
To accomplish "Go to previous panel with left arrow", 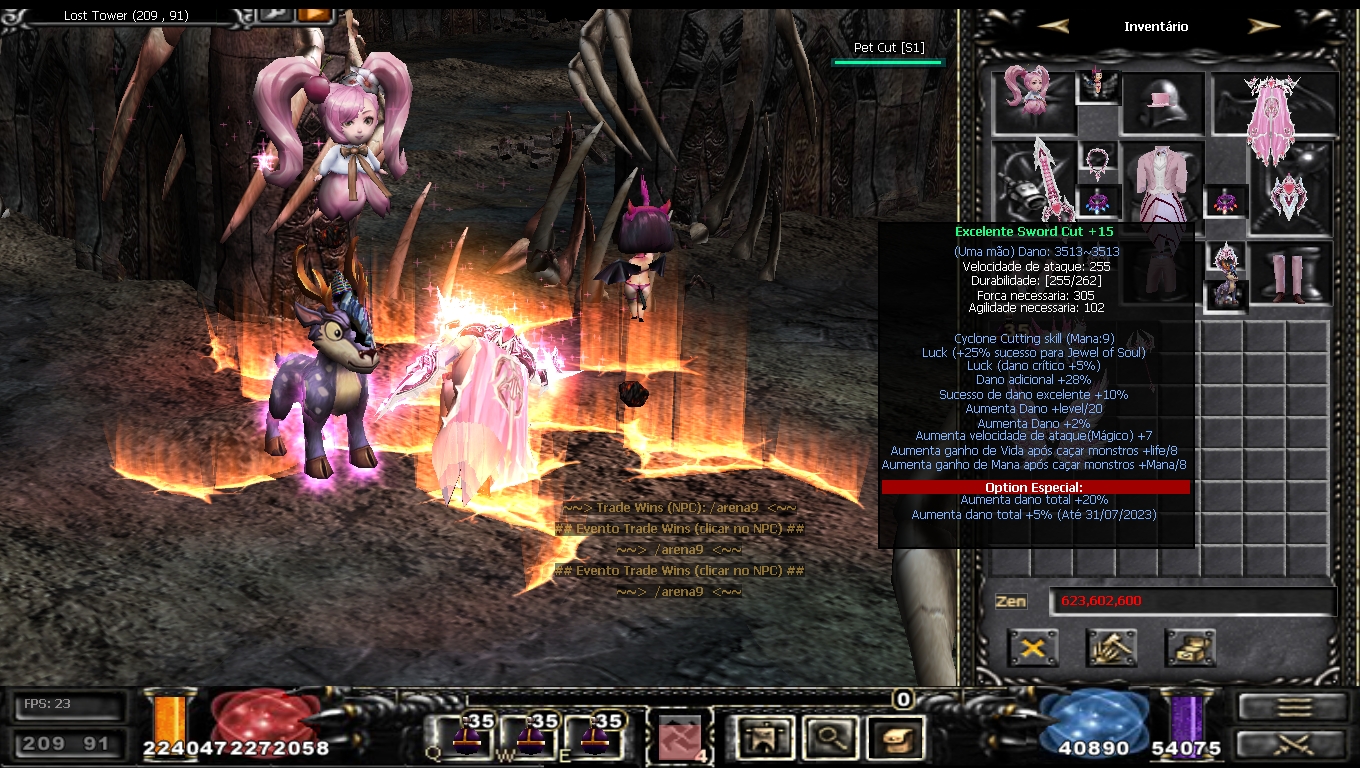I will (x=1053, y=26).
